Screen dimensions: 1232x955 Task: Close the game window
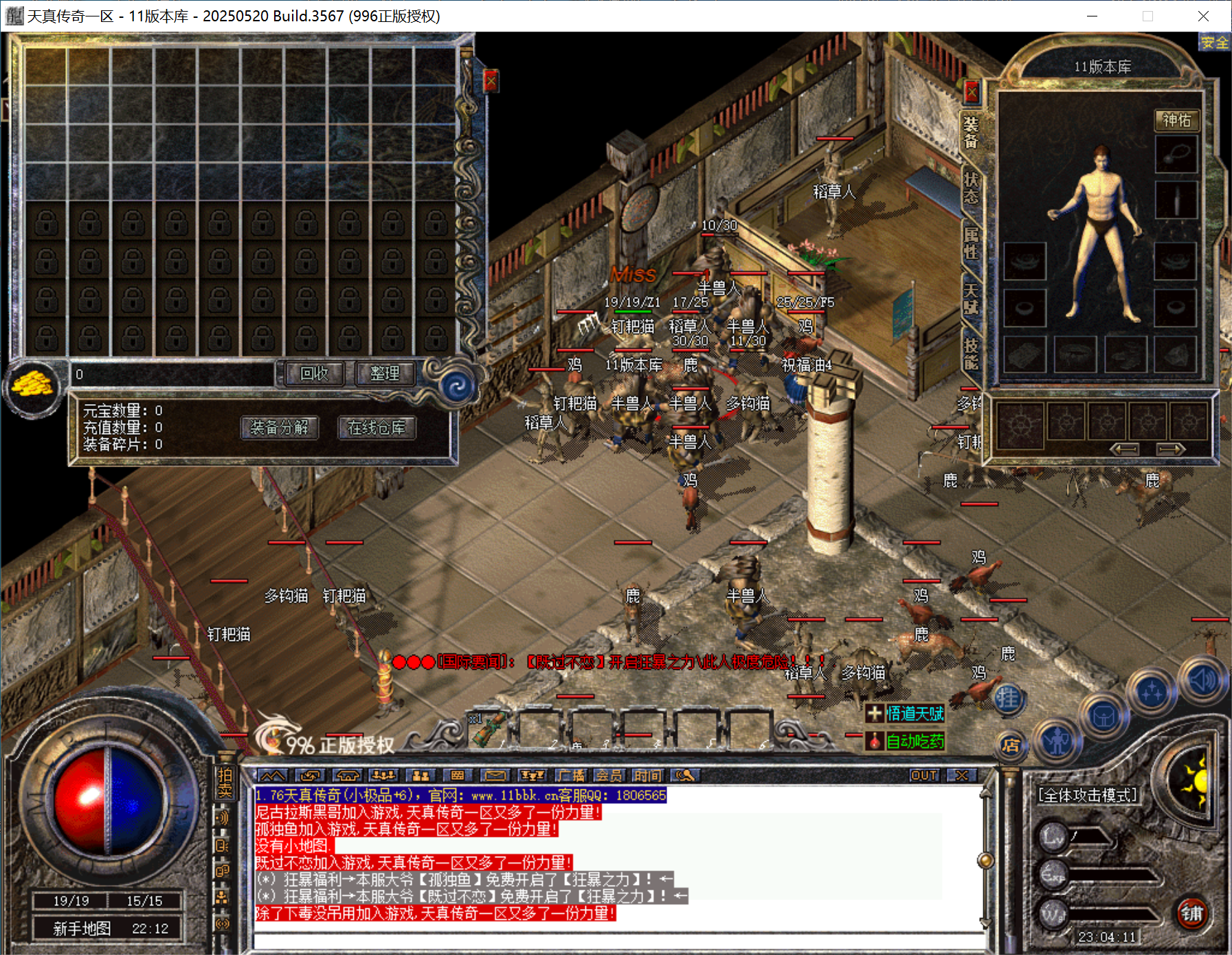(x=1202, y=16)
